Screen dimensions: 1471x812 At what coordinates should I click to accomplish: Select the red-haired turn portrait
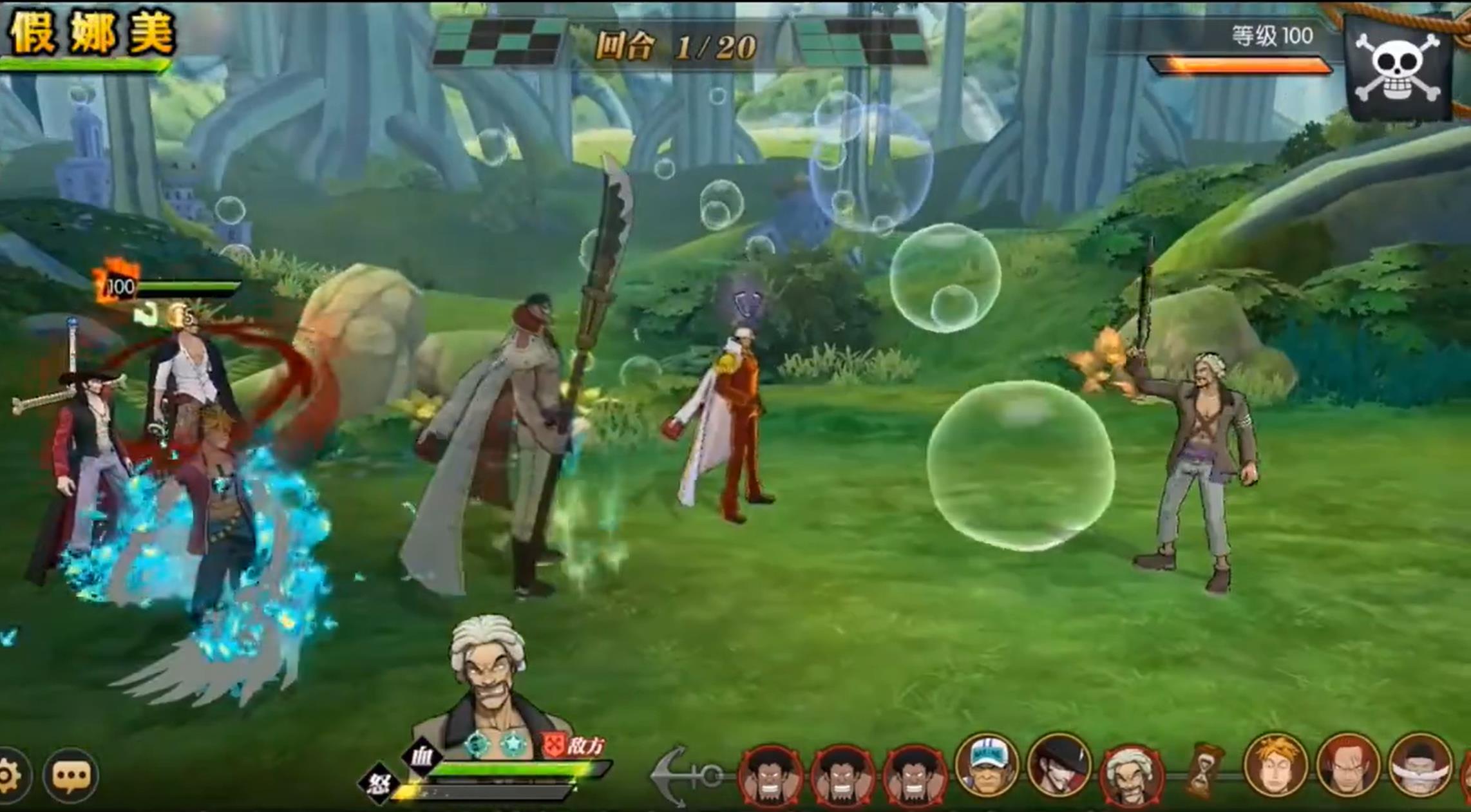point(1347,766)
